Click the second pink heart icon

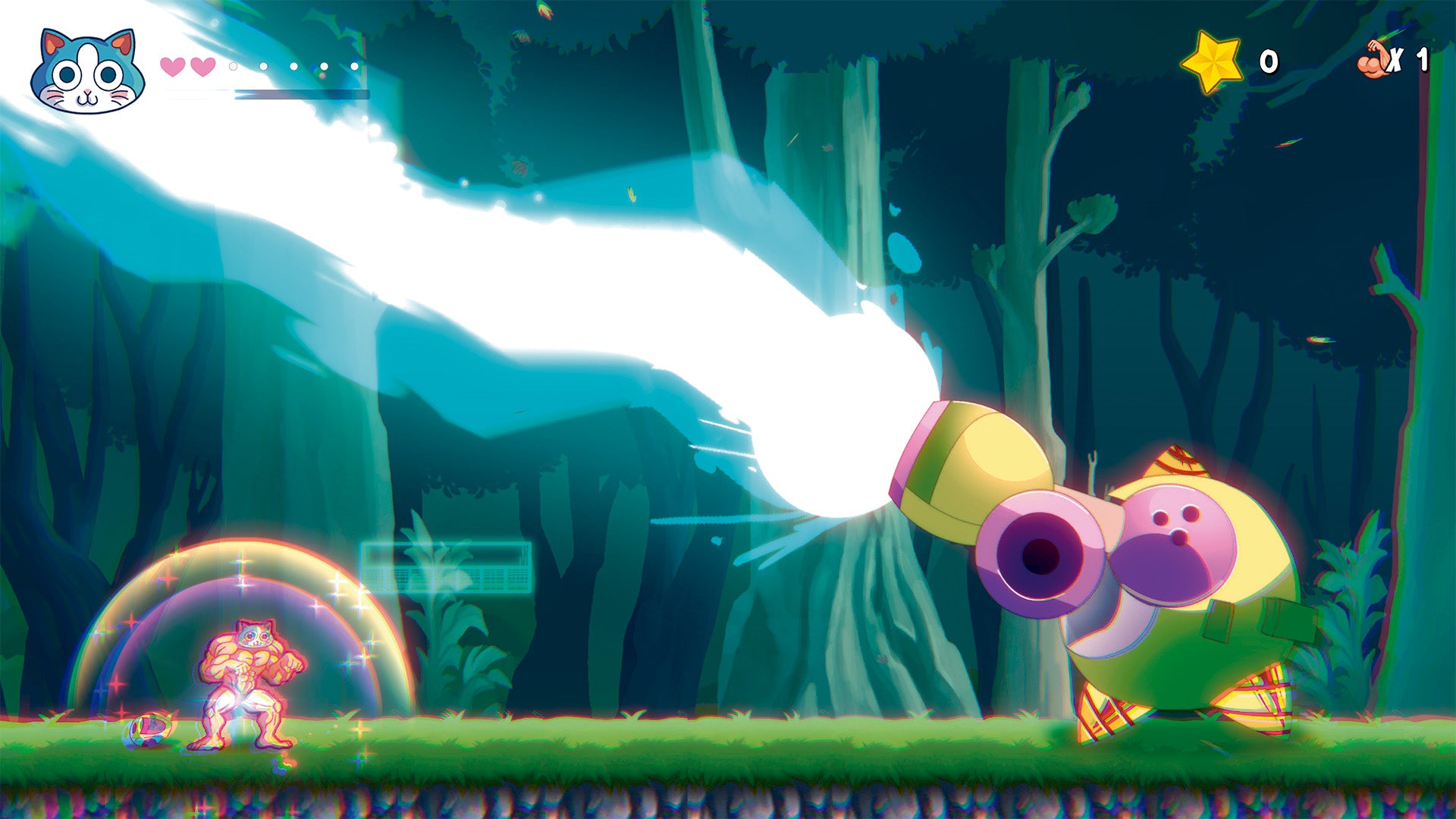coord(202,67)
